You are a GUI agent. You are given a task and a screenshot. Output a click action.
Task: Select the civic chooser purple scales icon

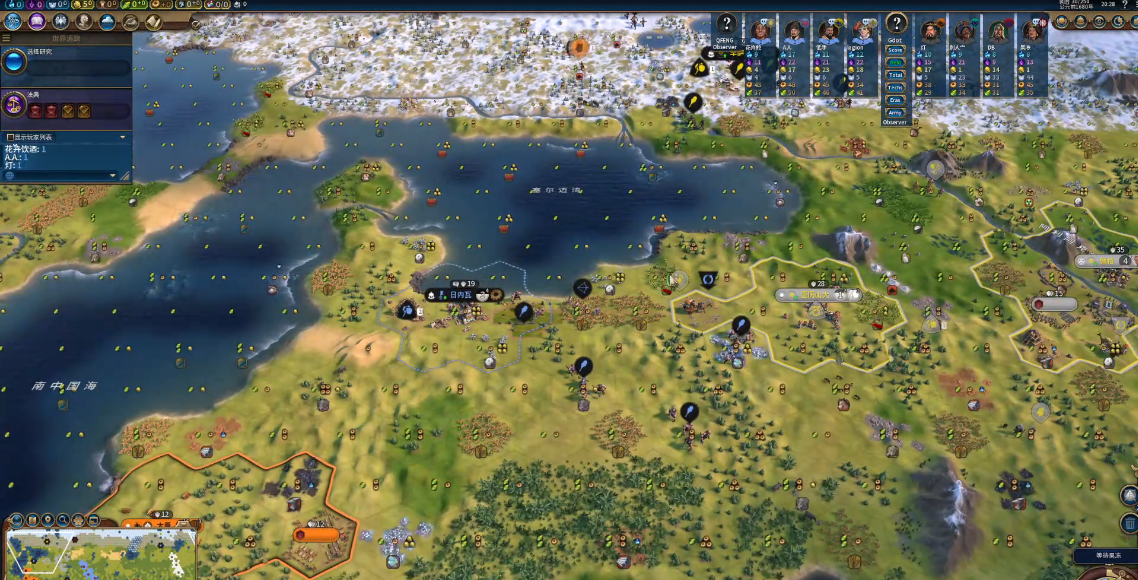[14, 103]
